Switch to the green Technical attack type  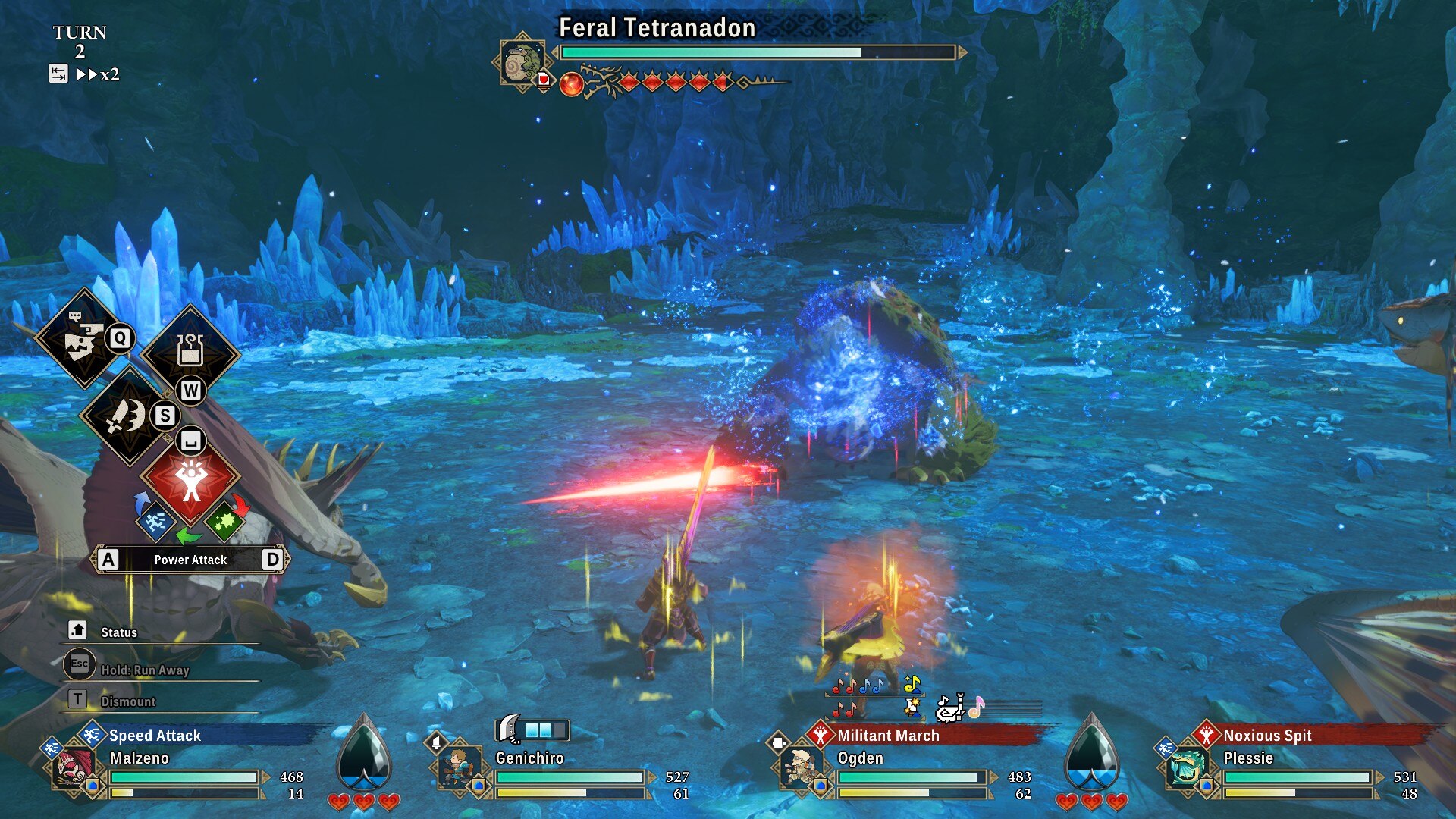(224, 520)
